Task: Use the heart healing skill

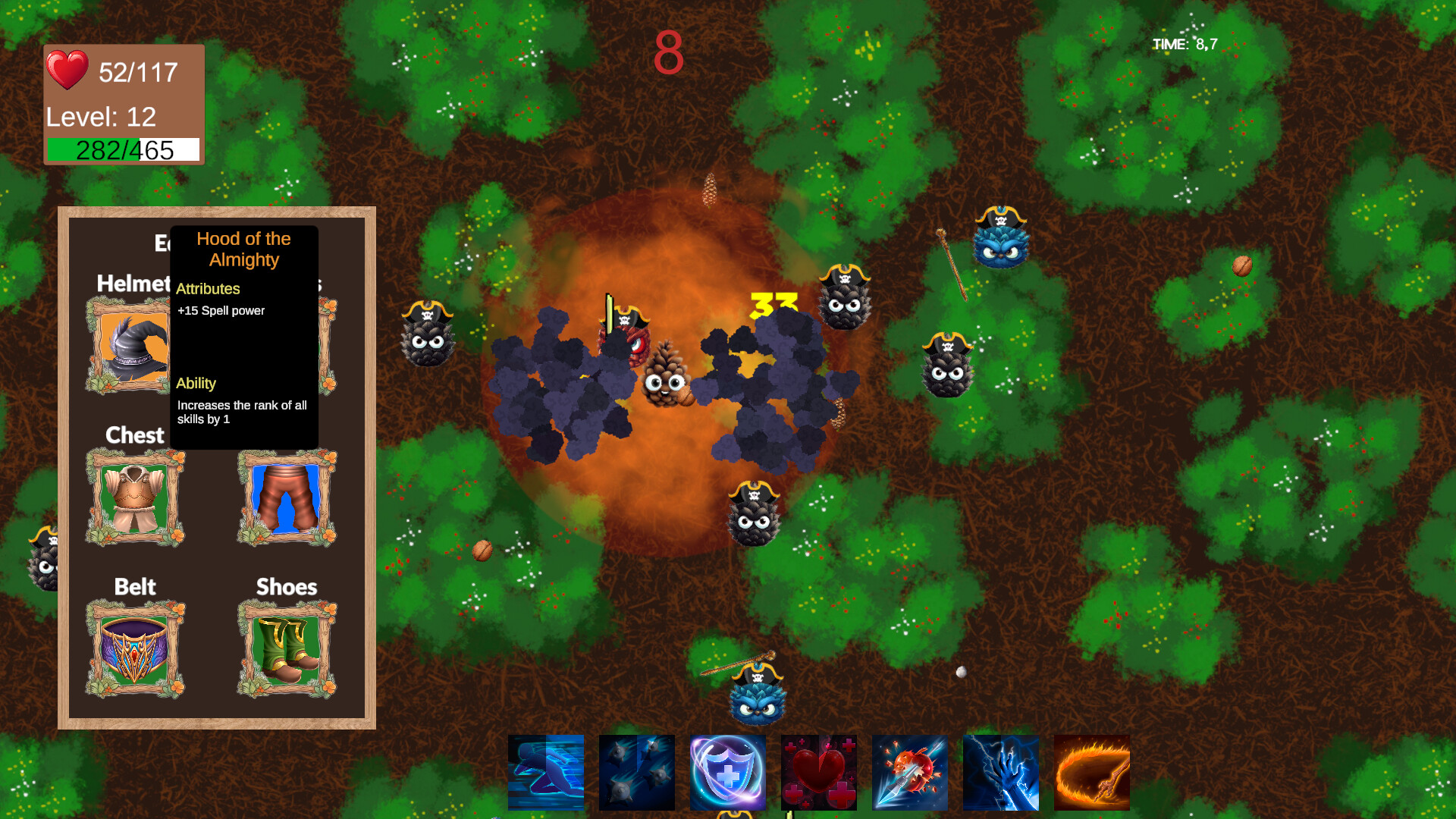Action: coord(818,771)
